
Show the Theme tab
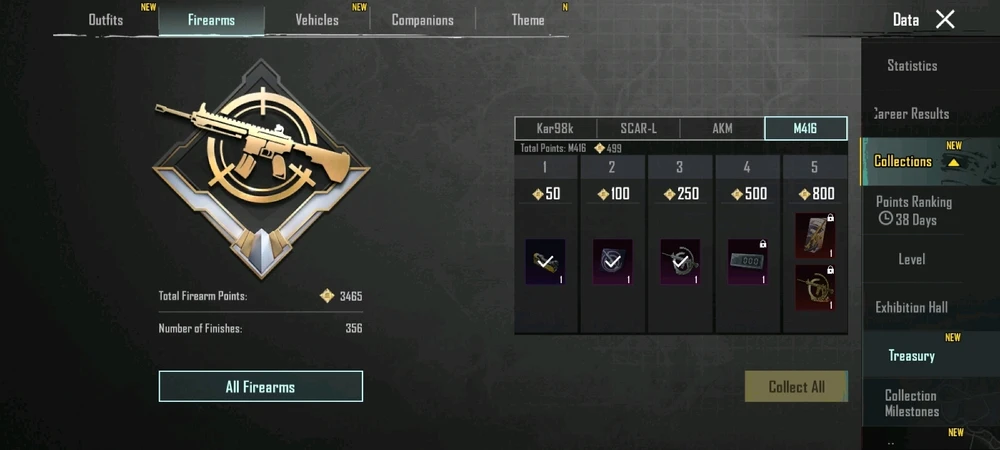coord(528,20)
